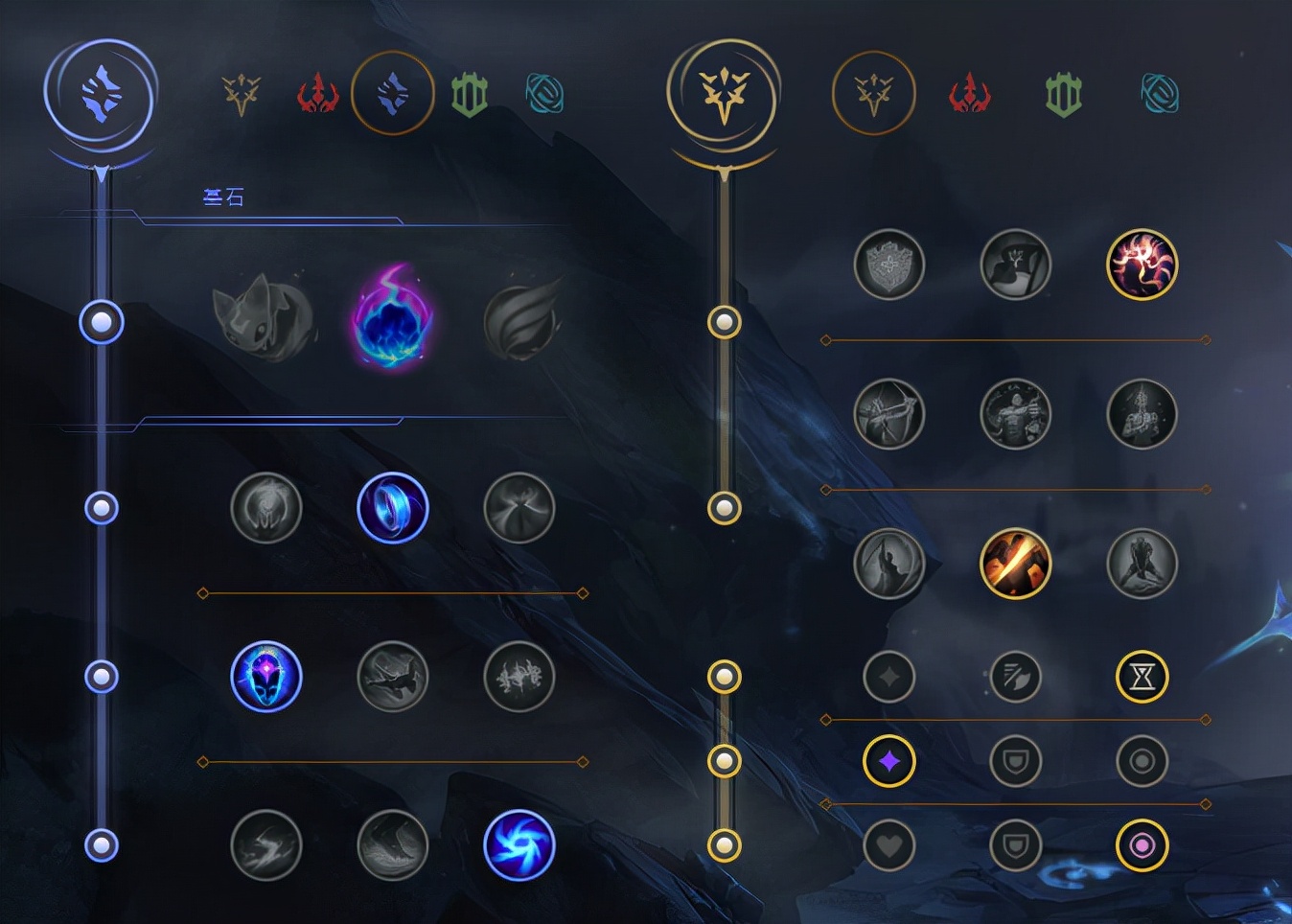Screen dimensions: 1292x924
Task: Choose the hourglass ability haste shard
Action: coord(1142,677)
